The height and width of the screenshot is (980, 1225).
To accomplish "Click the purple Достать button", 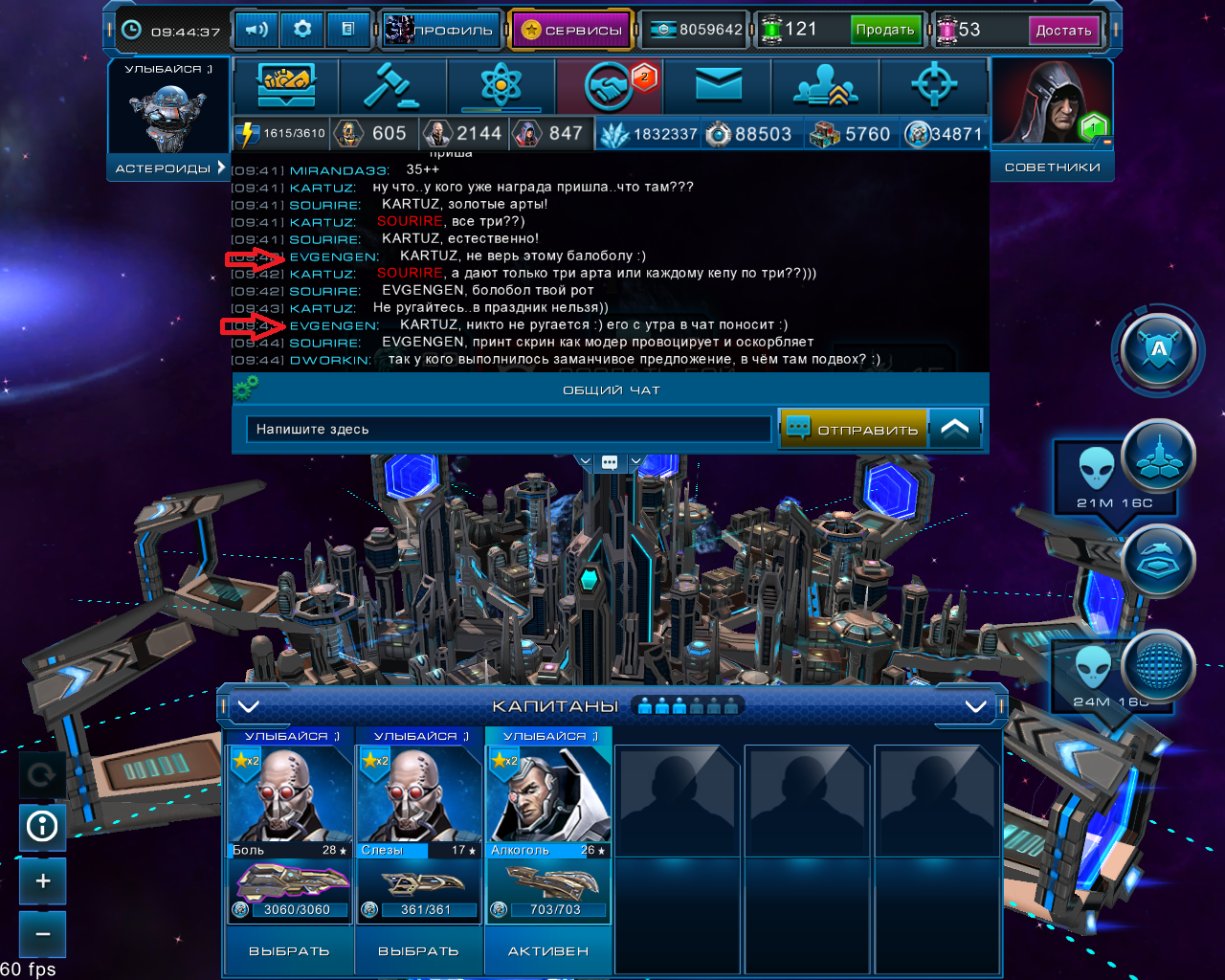I will (x=1063, y=30).
